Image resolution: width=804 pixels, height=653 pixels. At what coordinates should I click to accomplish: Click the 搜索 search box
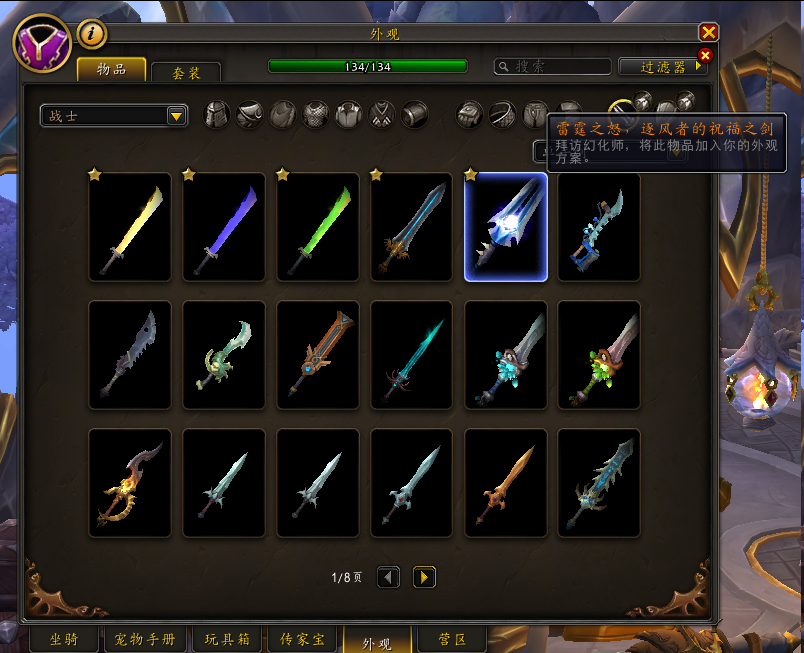point(553,67)
